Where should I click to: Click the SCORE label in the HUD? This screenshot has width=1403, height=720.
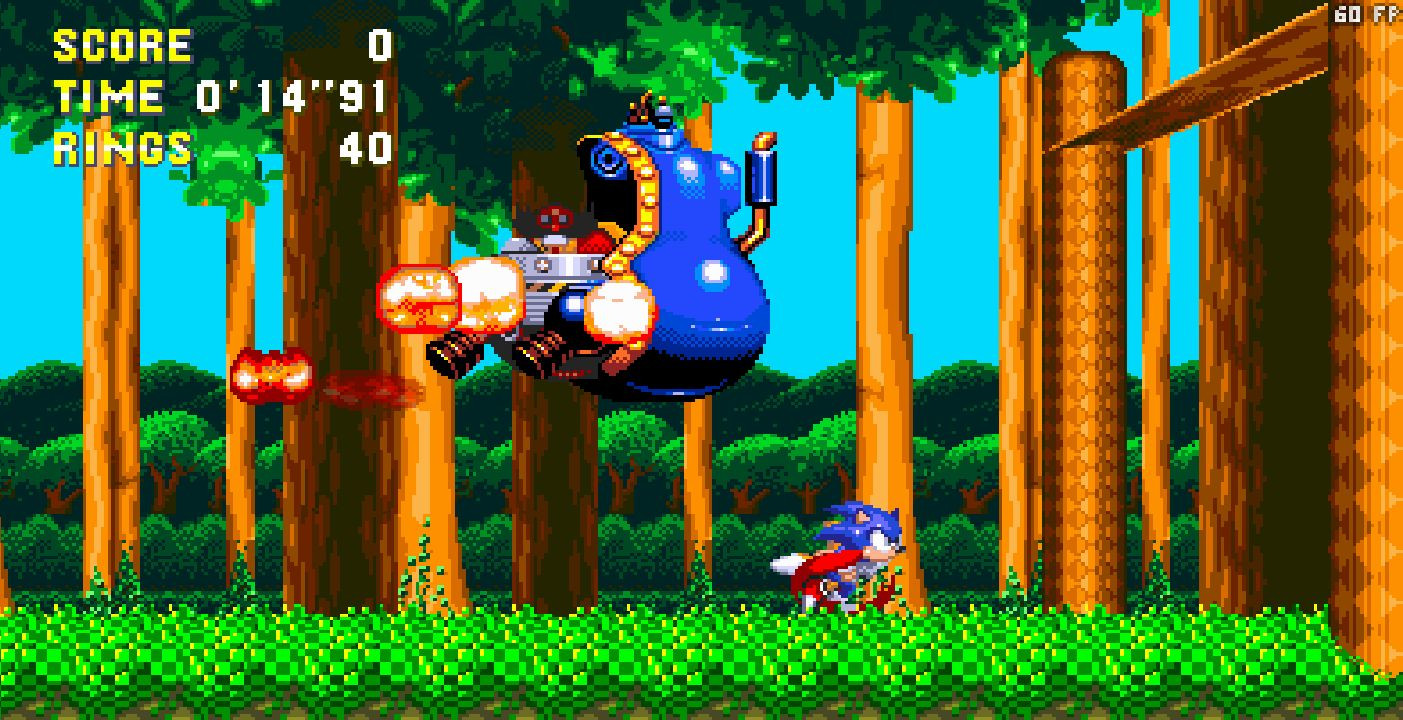(x=120, y=44)
